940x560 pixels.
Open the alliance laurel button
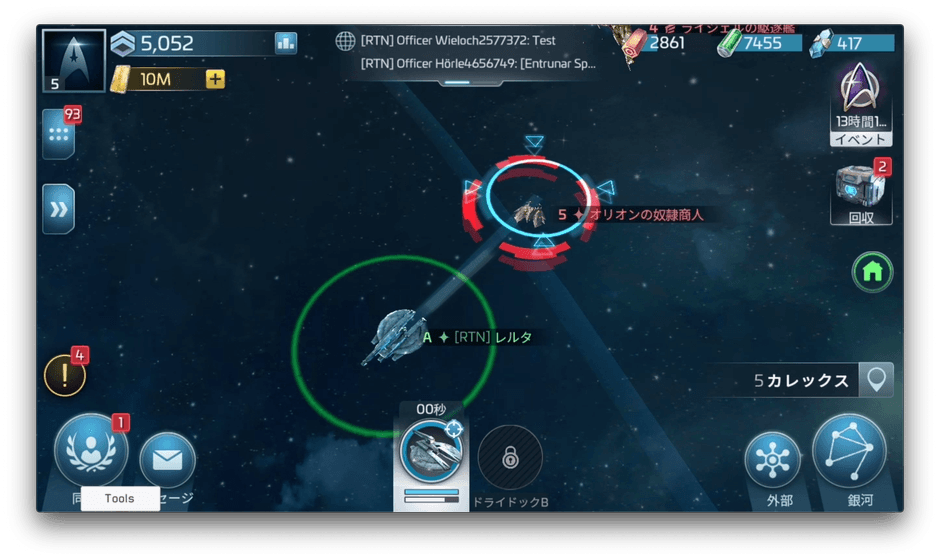(91, 451)
